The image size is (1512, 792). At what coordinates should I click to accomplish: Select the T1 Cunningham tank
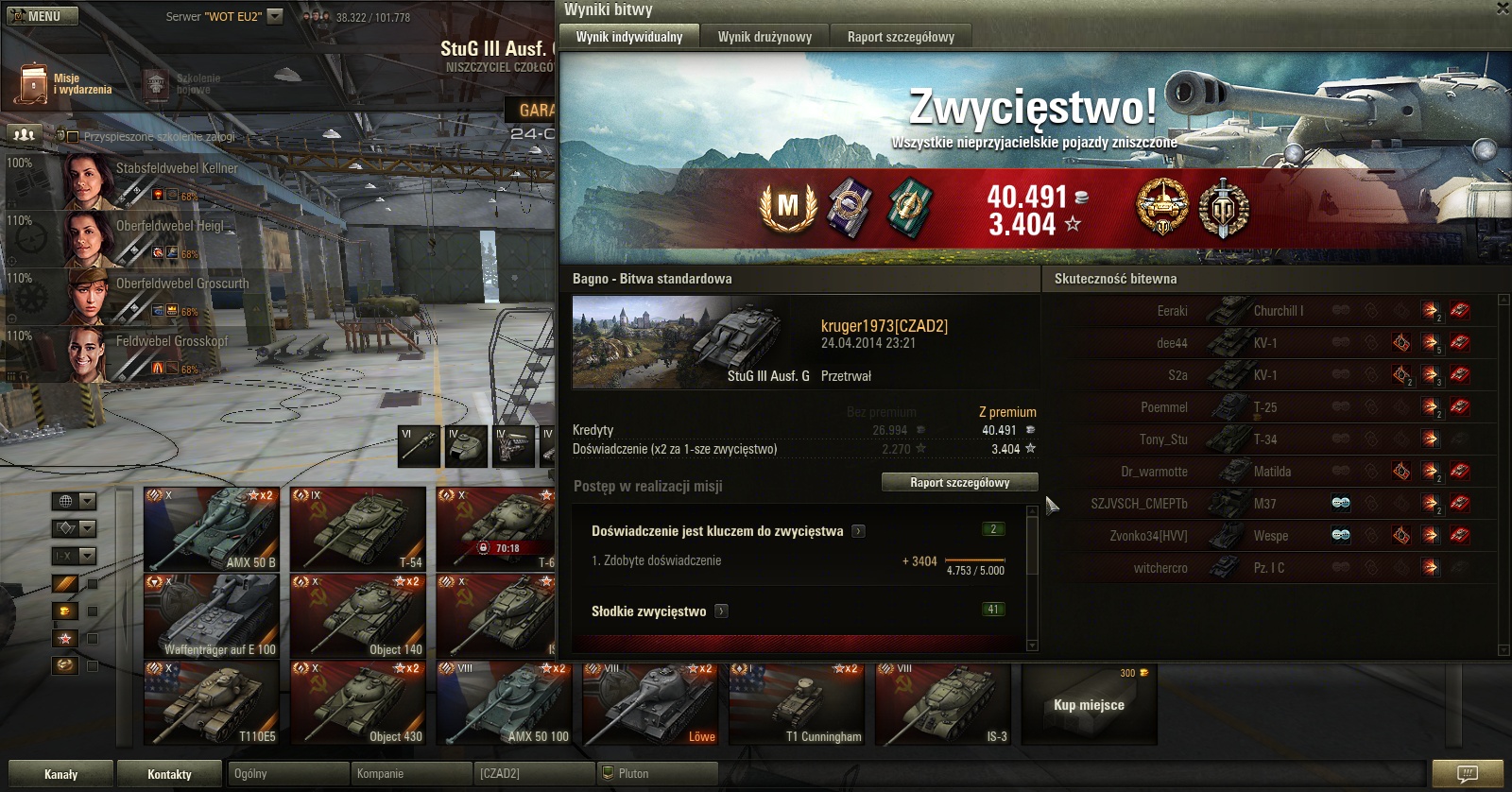pyautogui.click(x=796, y=703)
